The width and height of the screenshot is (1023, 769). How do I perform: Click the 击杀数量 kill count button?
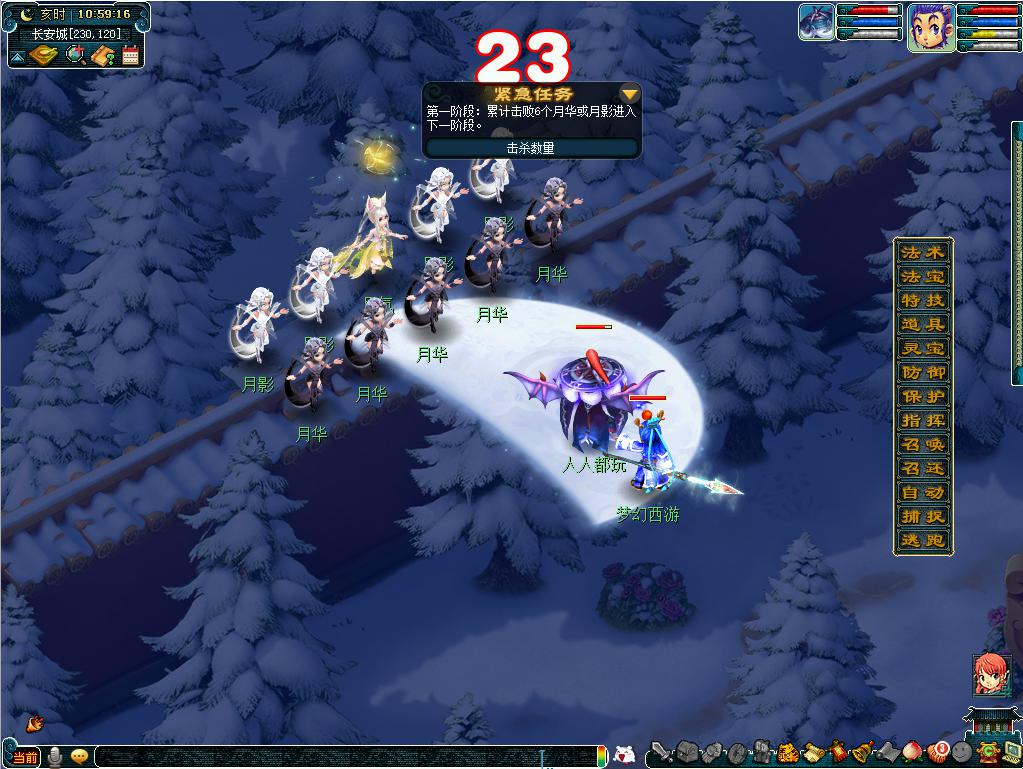click(530, 148)
